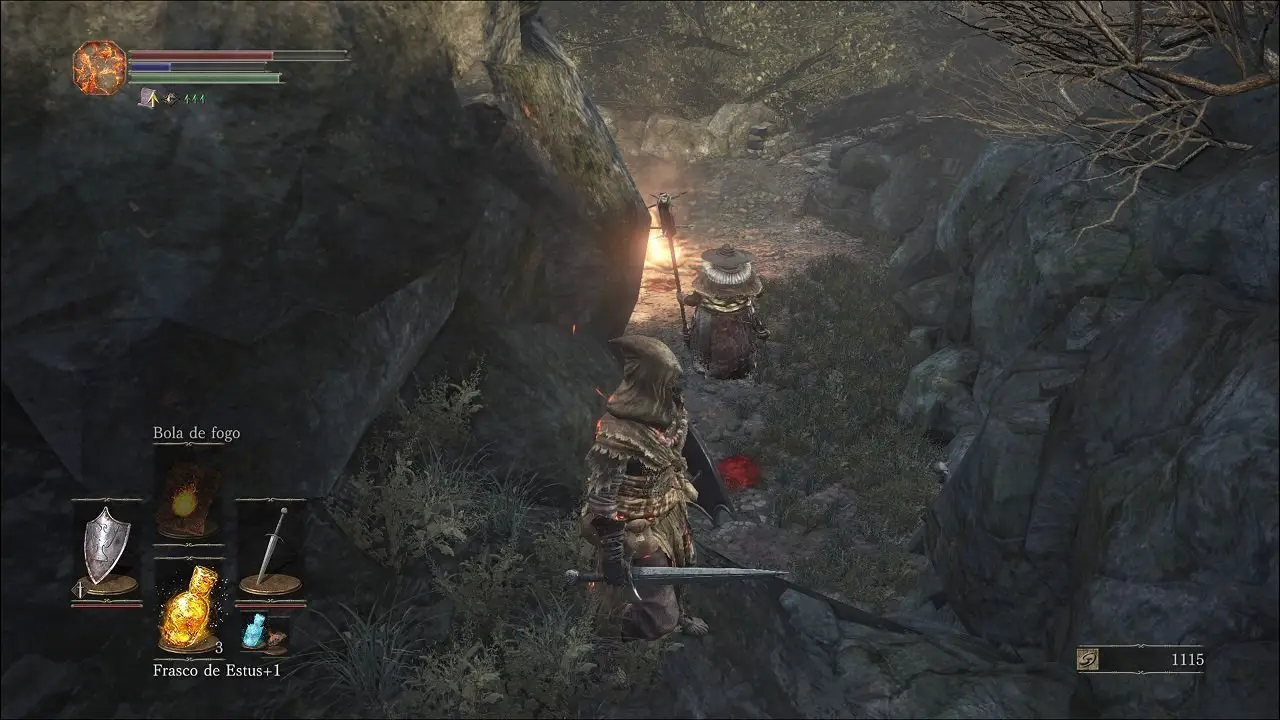This screenshot has height=720, width=1280.
Task: Click the small blue ashen flask icon
Action: coord(255,632)
